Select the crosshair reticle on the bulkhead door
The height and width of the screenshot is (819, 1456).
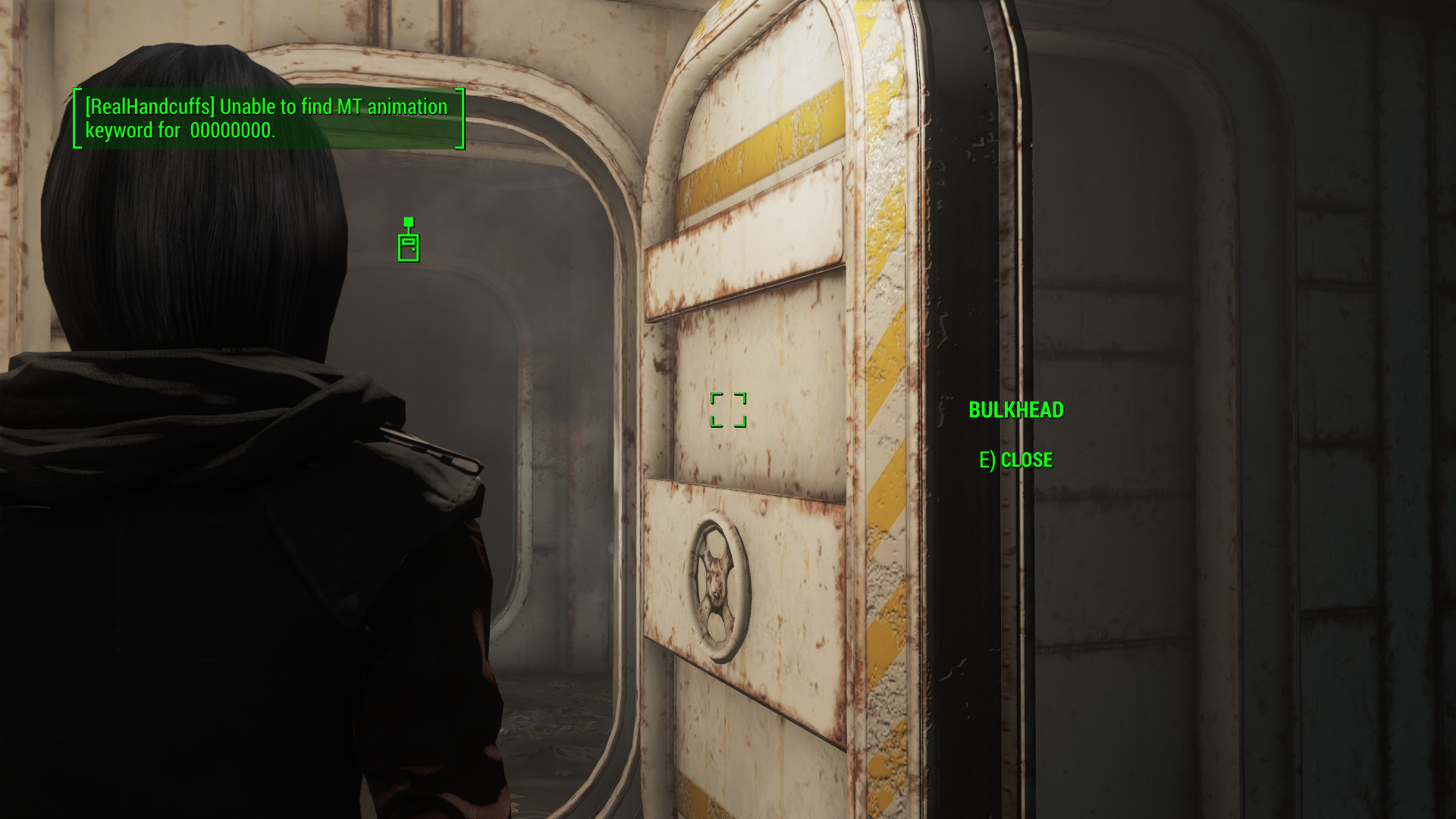coord(728,409)
